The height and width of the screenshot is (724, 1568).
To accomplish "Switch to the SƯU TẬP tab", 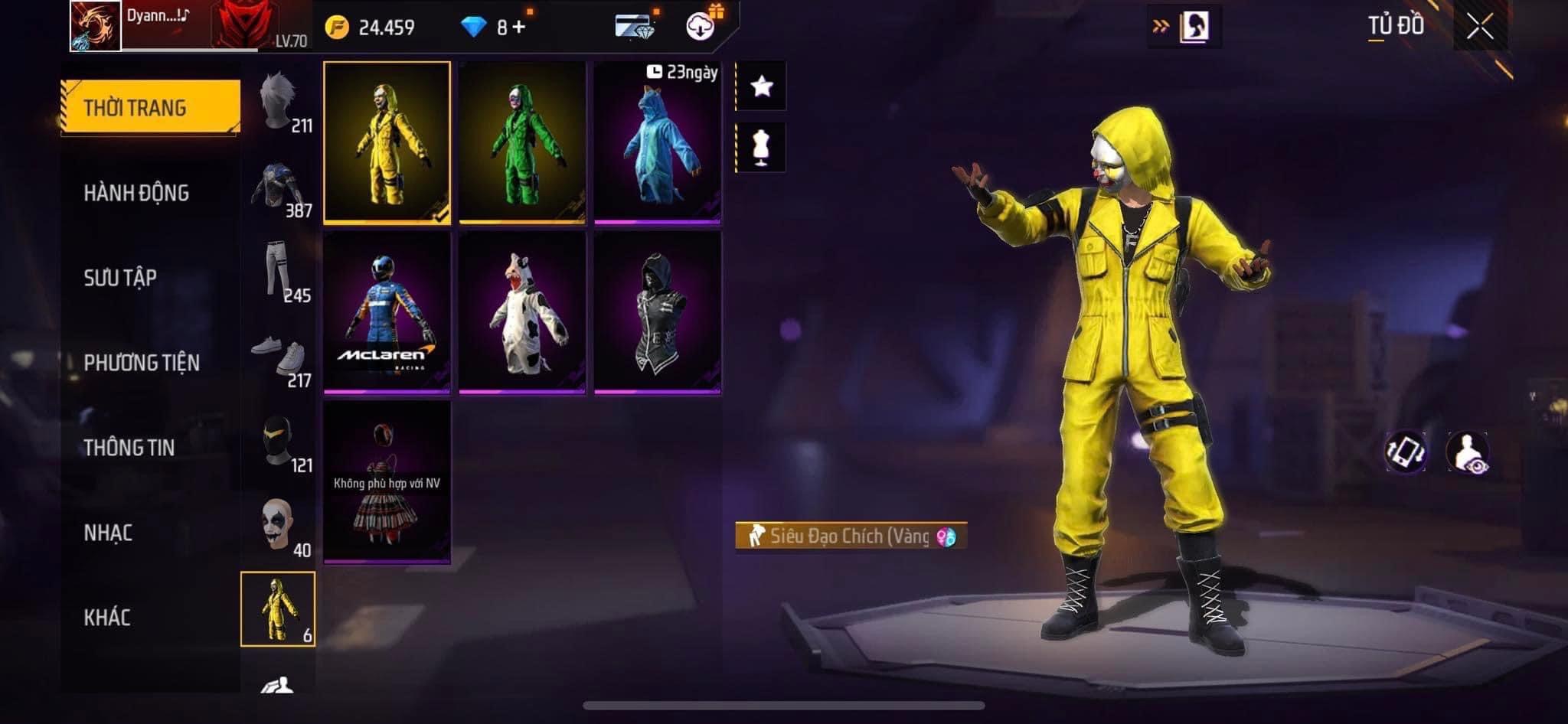I will click(x=120, y=278).
